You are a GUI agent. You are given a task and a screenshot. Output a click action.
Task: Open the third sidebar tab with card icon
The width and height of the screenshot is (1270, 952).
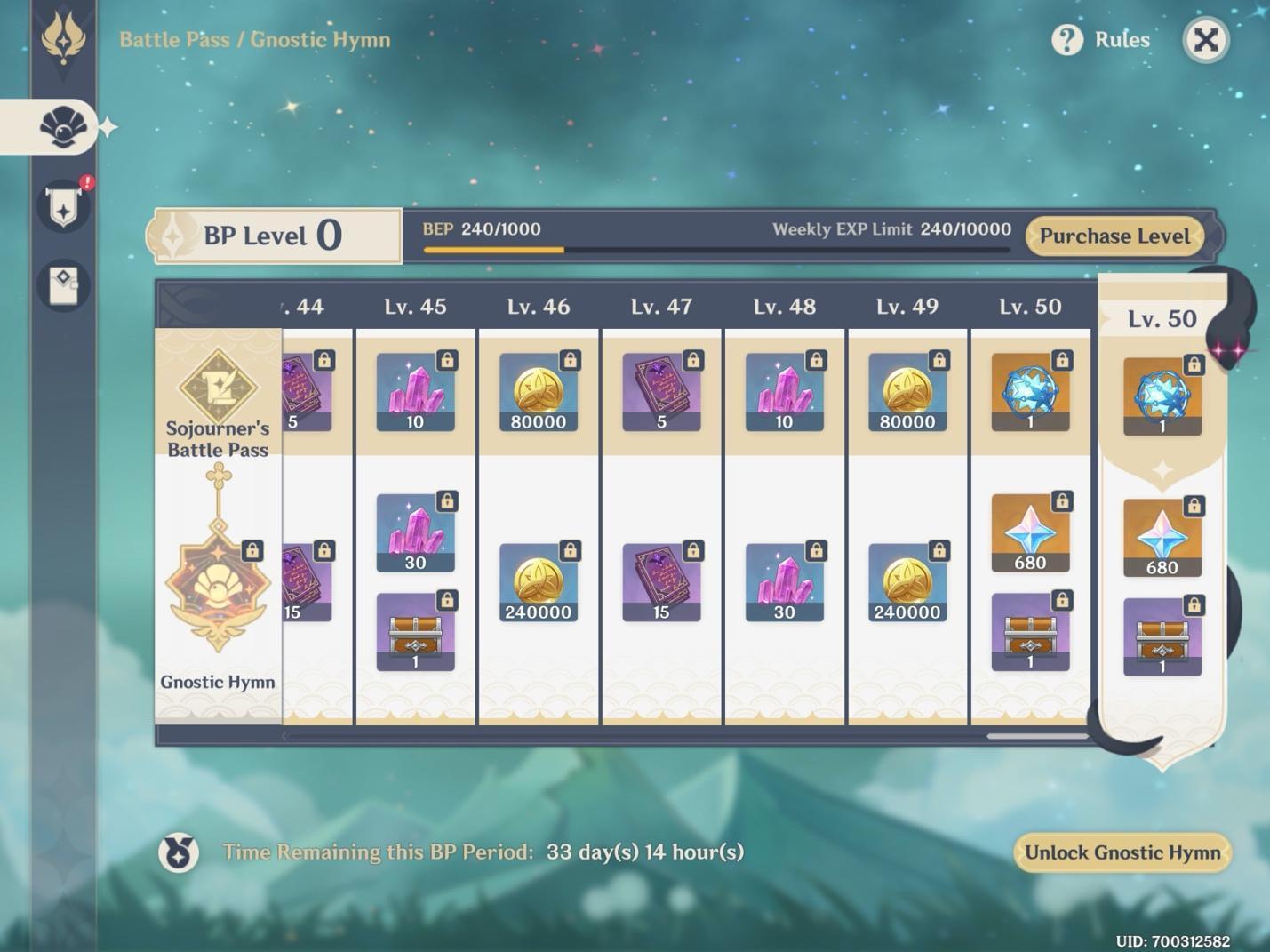pyautogui.click(x=63, y=285)
